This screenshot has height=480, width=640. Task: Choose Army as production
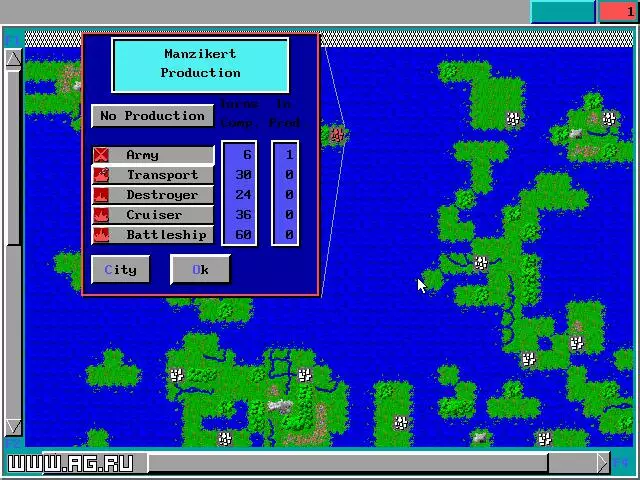pyautogui.click(x=153, y=155)
